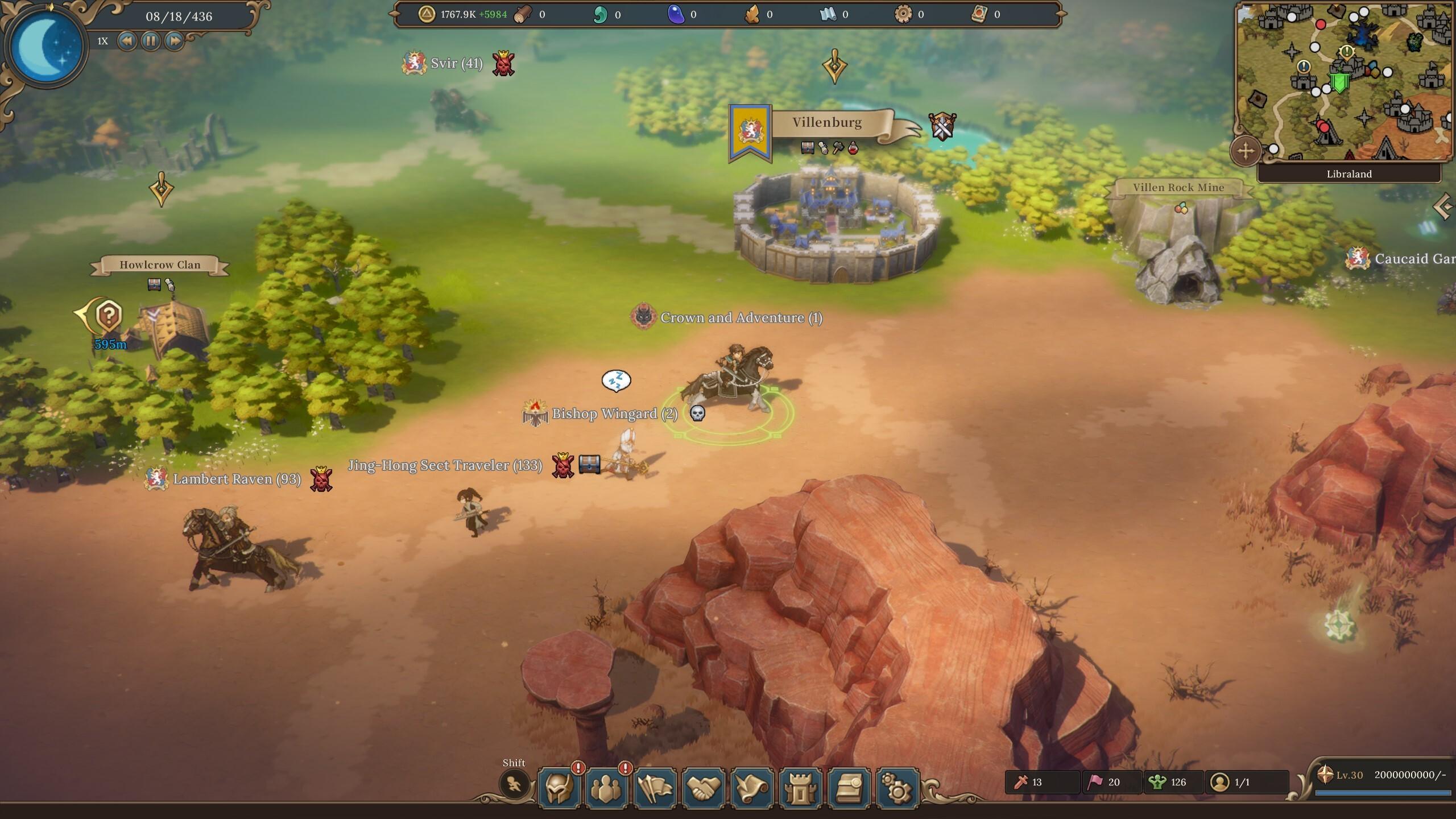
Task: Open the gear settings menu
Action: click(897, 788)
